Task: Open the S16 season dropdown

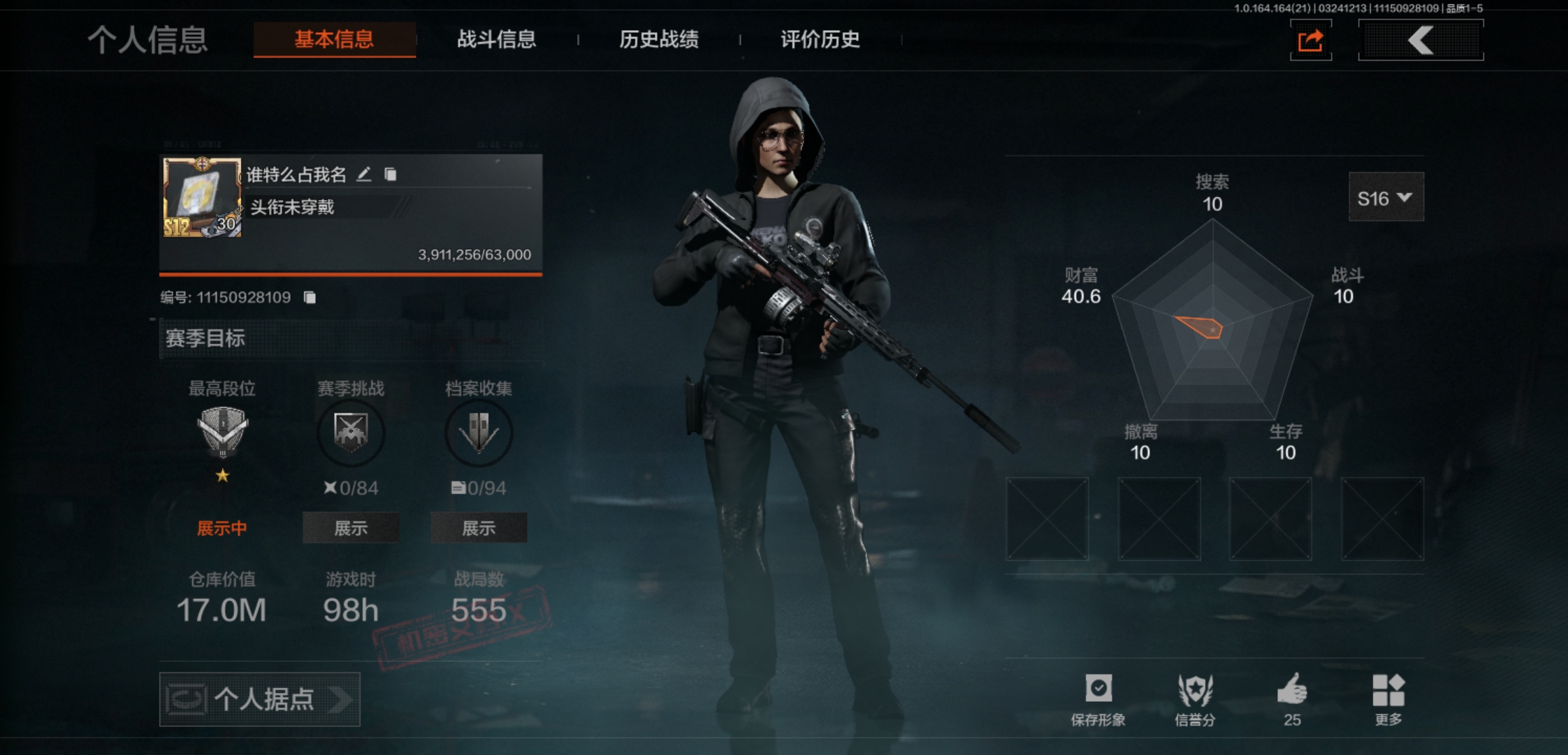Action: tap(1385, 199)
